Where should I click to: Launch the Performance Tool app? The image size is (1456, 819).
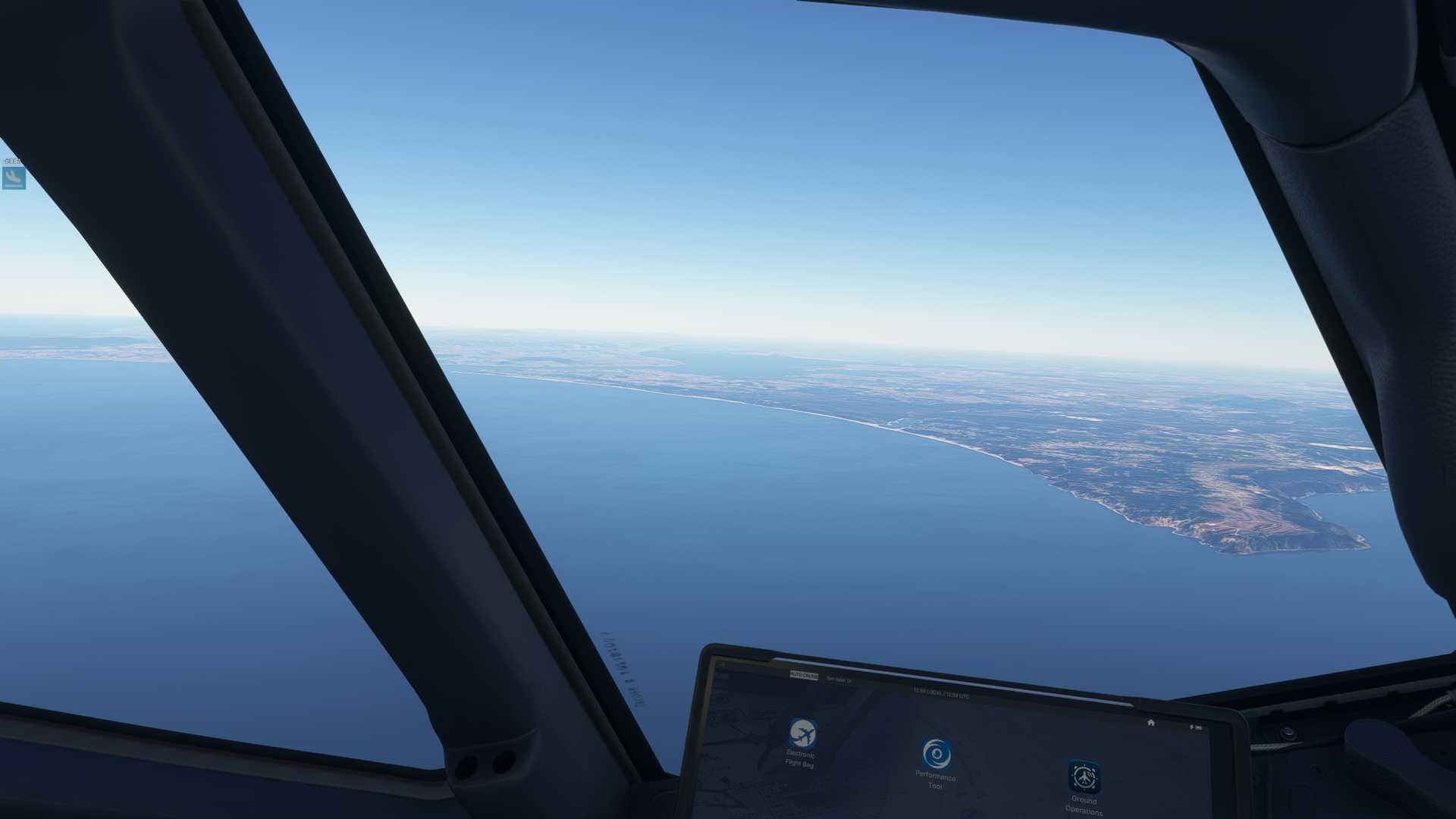tap(937, 755)
